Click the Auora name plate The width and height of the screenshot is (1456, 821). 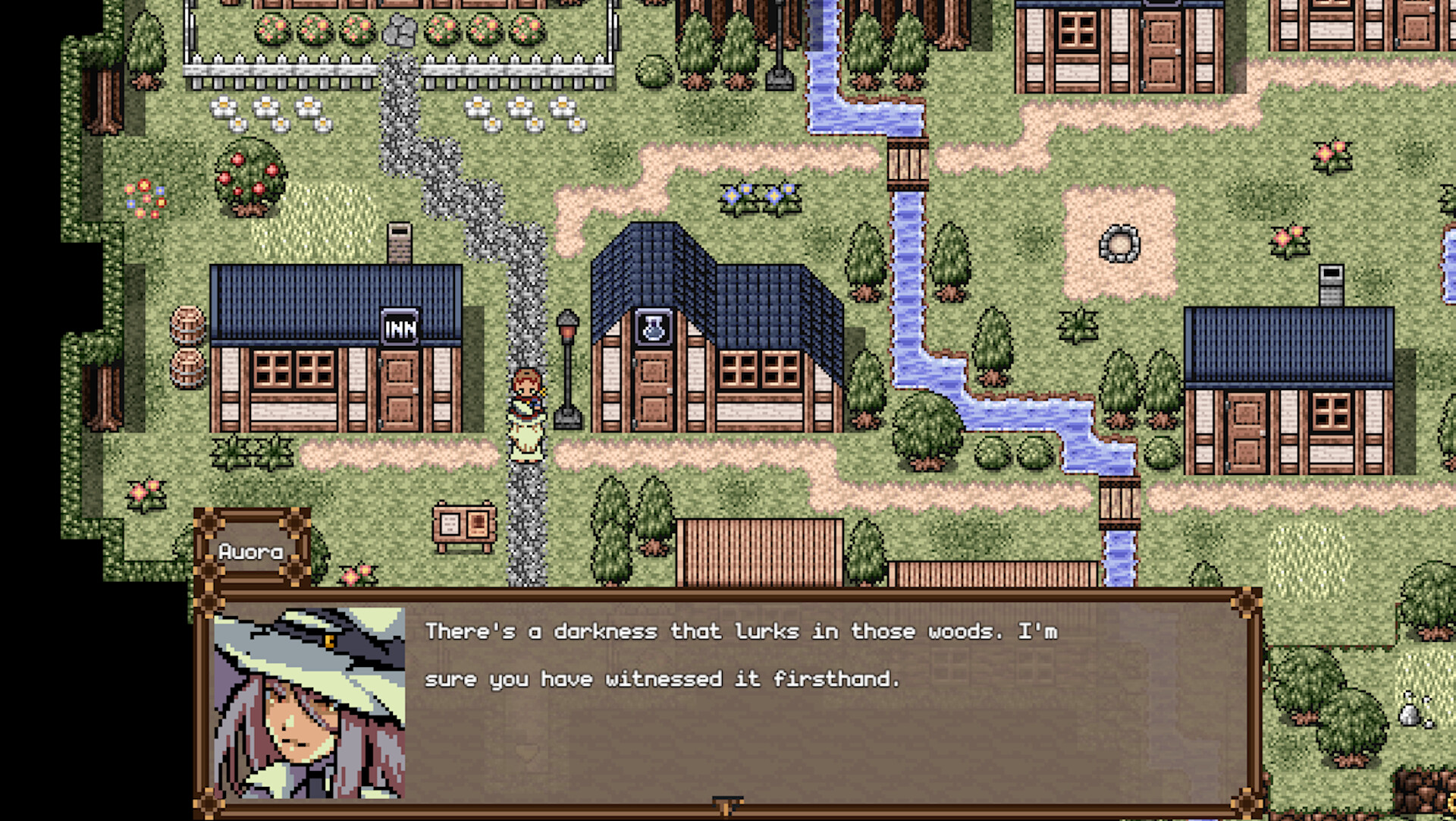250,551
